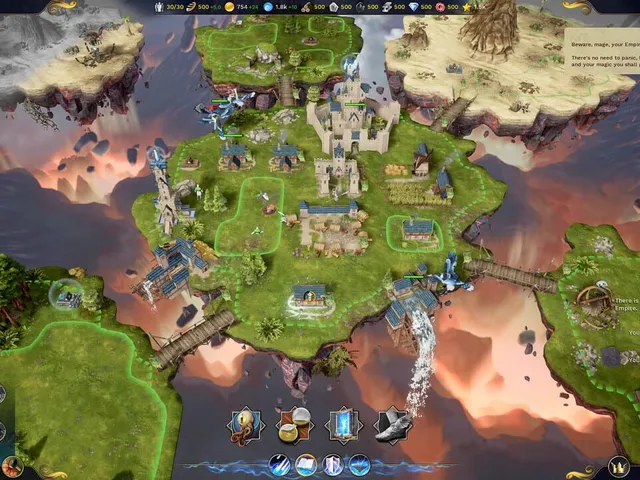The width and height of the screenshot is (640, 480).
Task: Cast the falling light streaks spell
Action: [281, 465]
